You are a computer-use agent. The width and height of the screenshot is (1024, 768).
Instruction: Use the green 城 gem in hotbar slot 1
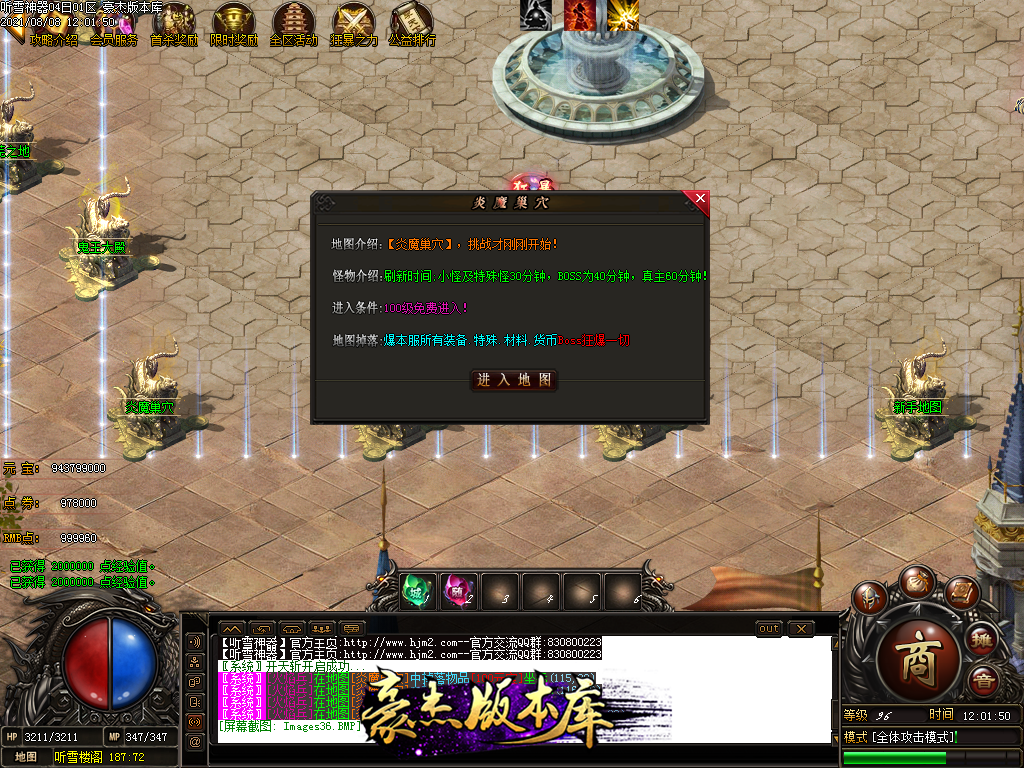click(416, 592)
